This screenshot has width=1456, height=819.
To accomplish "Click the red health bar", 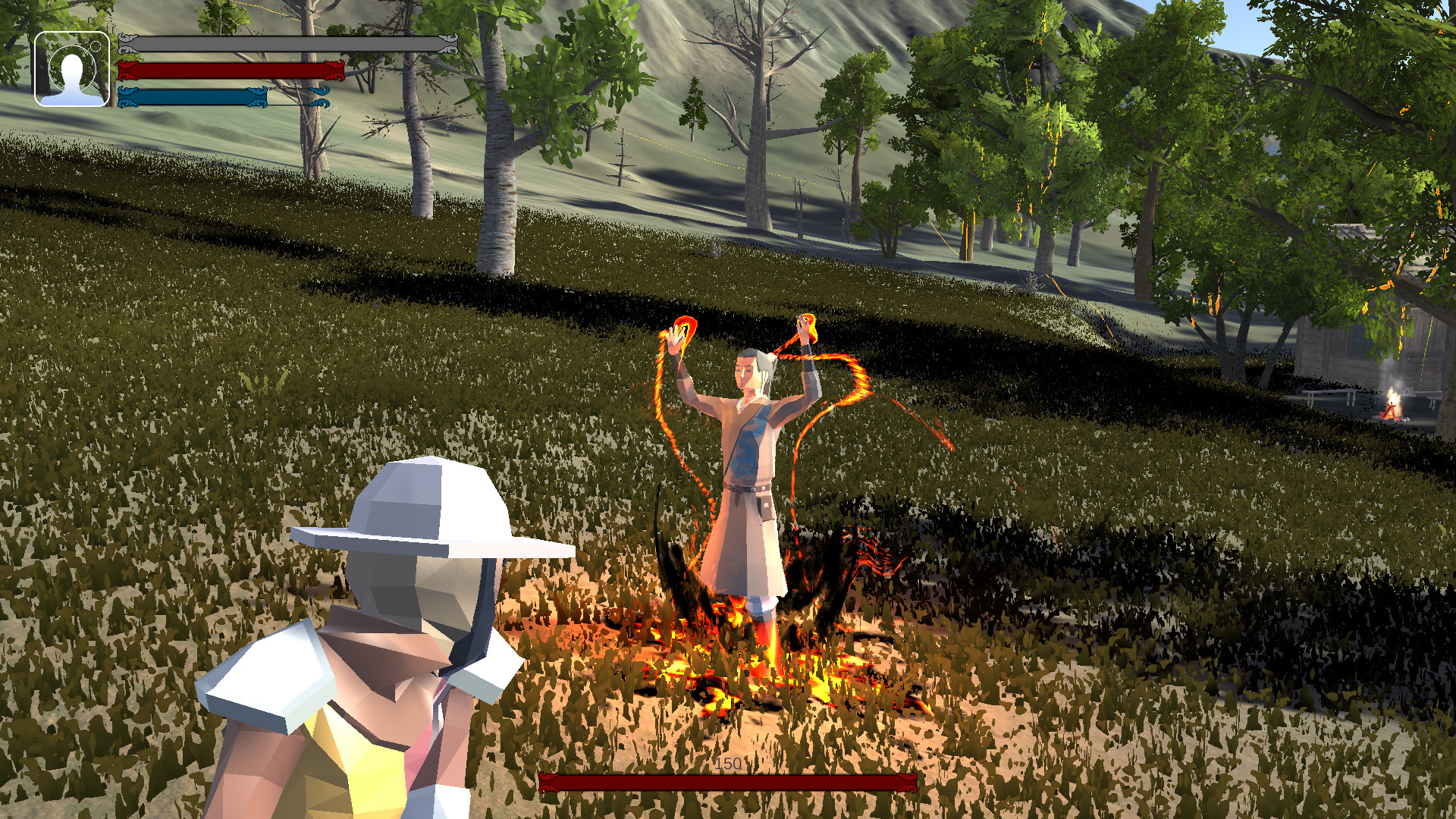I will coord(227,71).
